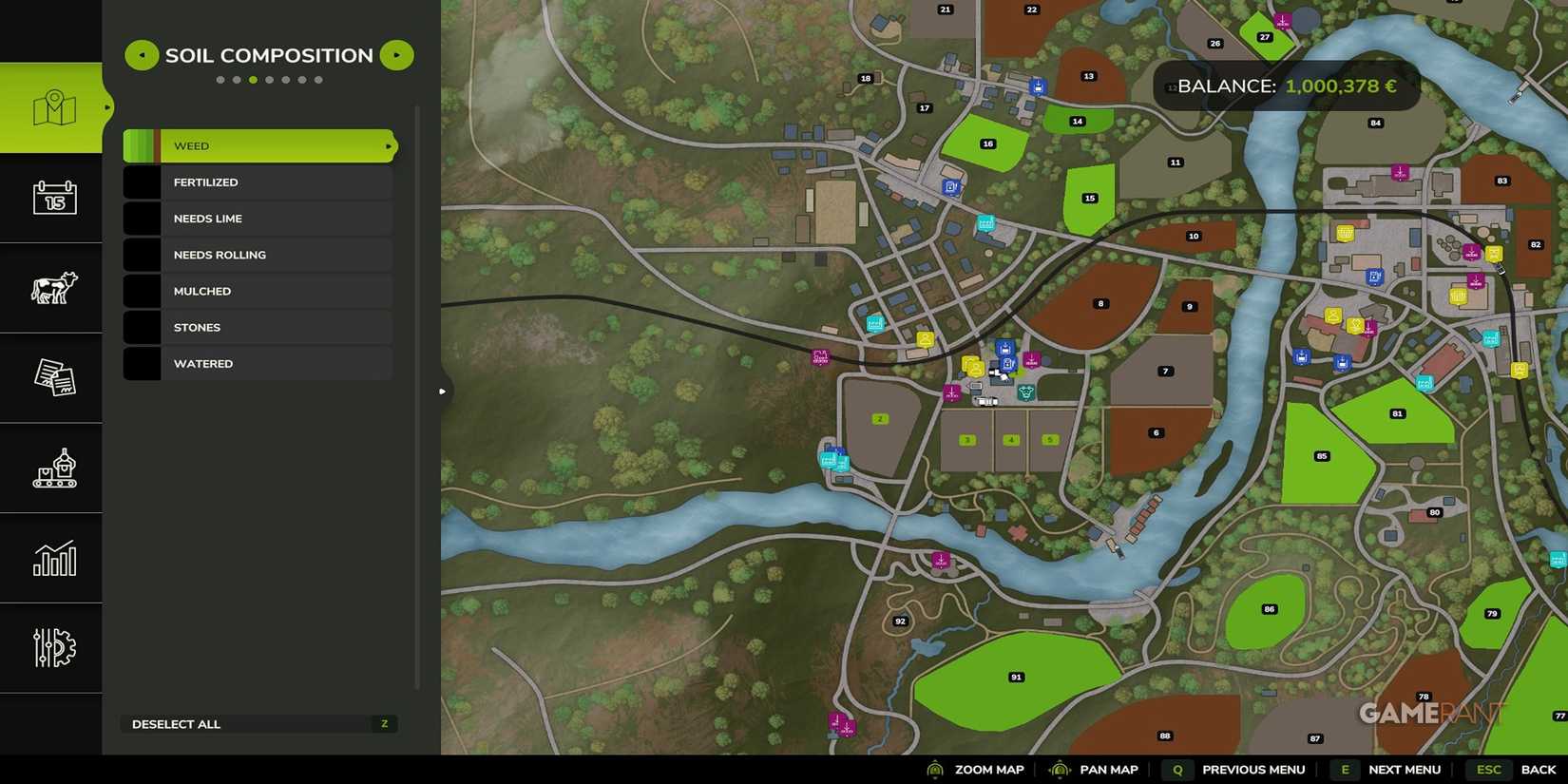Click Previous Menu at the bottom bar
This screenshot has width=1568, height=784.
point(1252,770)
